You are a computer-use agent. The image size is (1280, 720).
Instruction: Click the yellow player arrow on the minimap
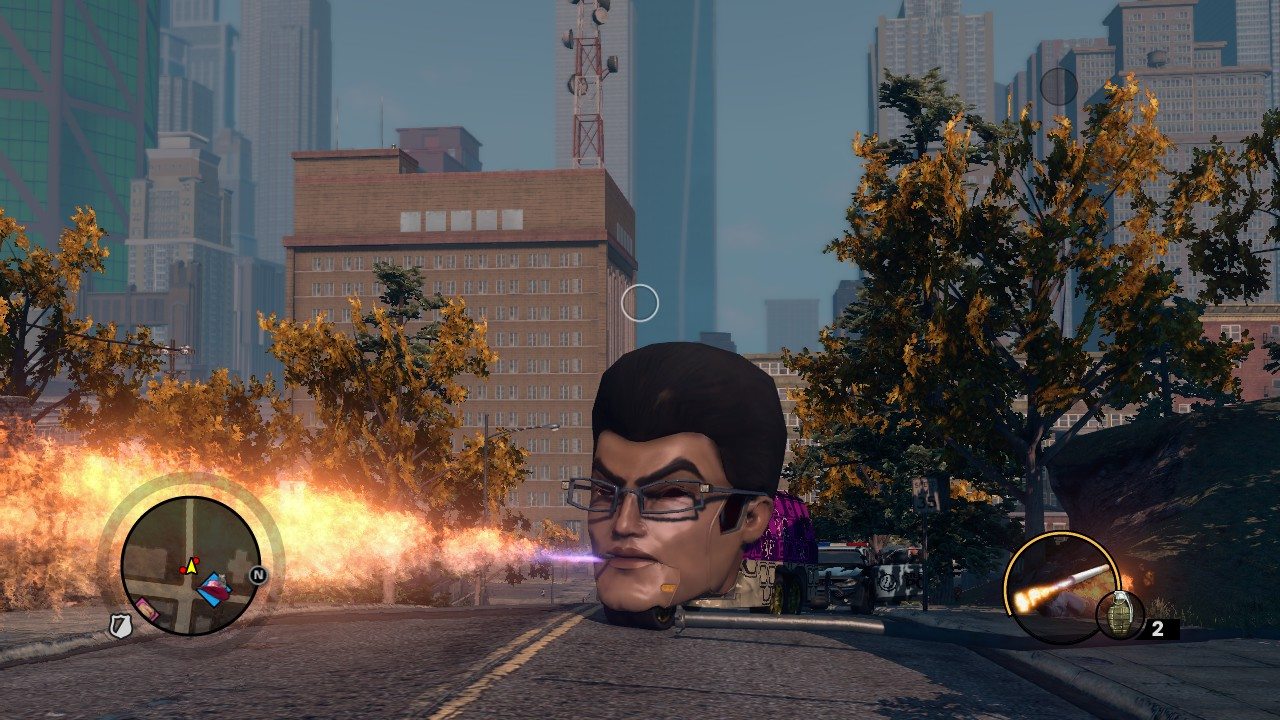pyautogui.click(x=191, y=566)
